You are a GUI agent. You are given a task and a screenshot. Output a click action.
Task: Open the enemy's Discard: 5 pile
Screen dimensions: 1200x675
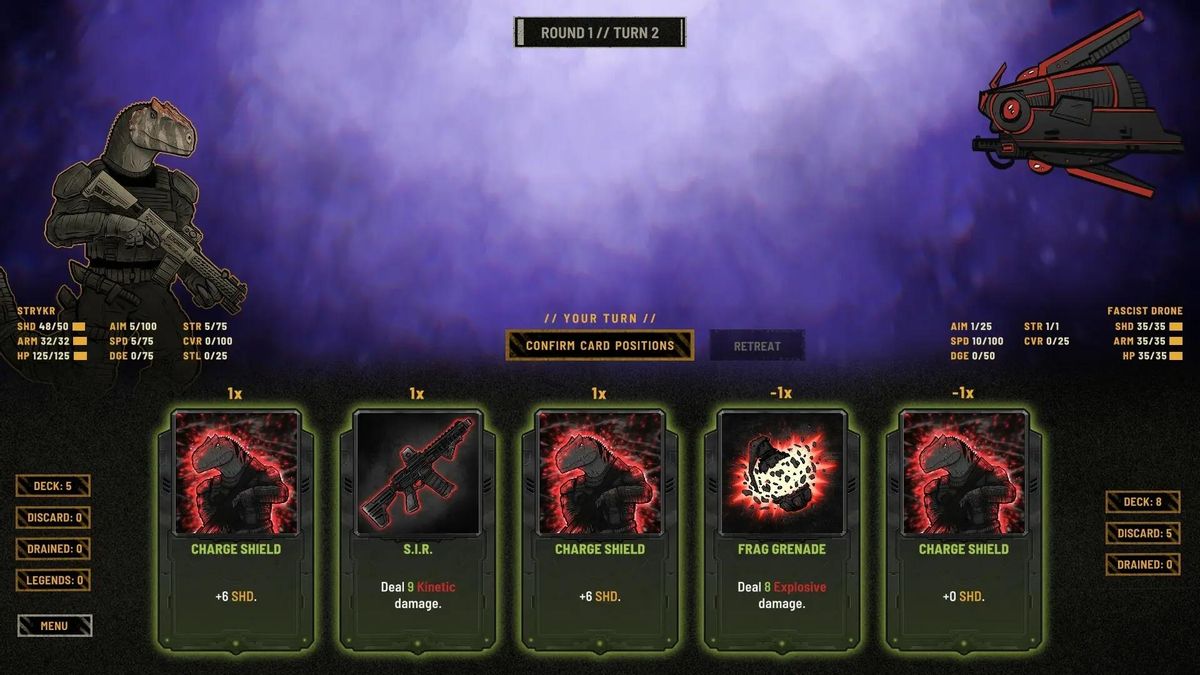(x=1143, y=533)
